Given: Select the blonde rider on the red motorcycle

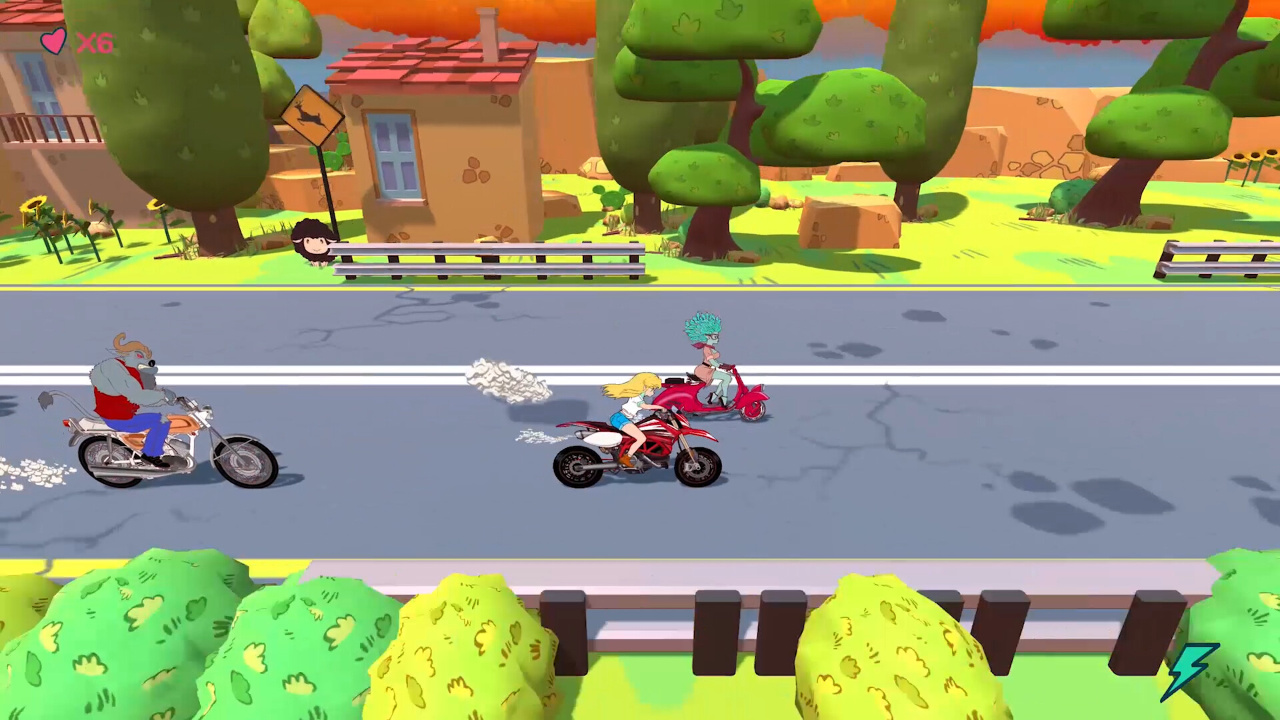Looking at the screenshot, I should (x=630, y=410).
